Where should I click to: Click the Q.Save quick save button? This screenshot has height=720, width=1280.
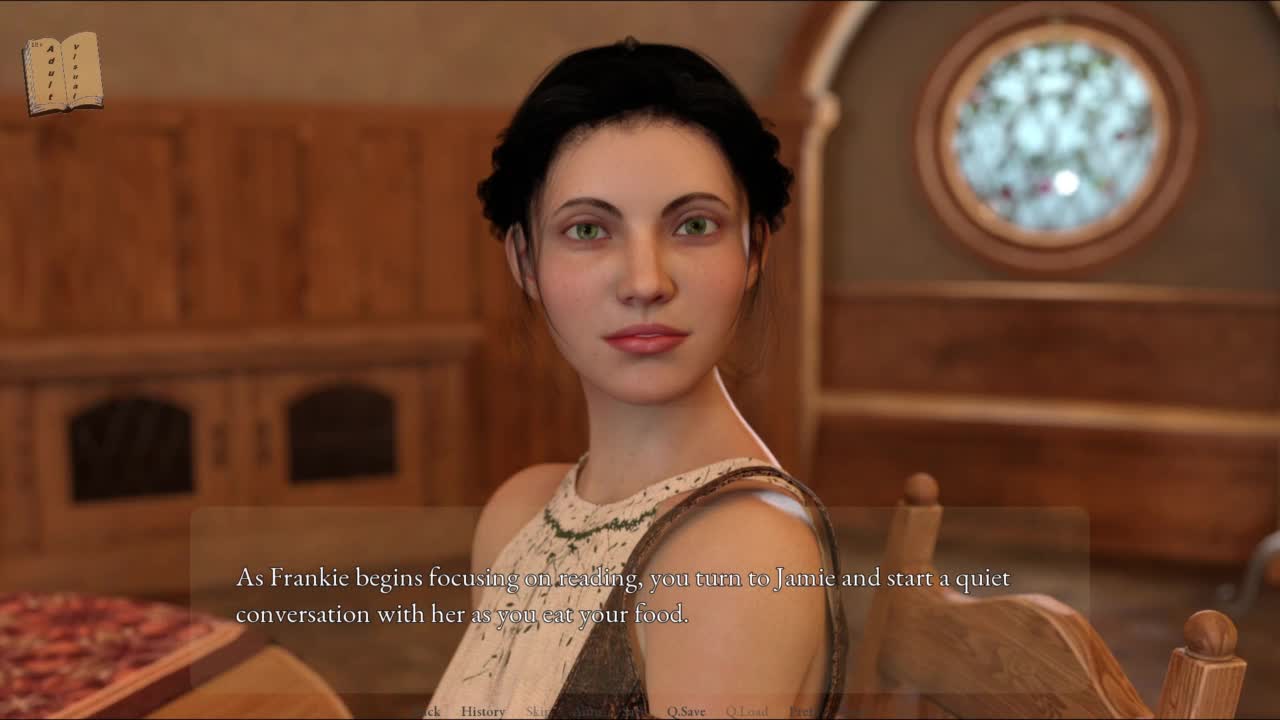click(x=686, y=711)
